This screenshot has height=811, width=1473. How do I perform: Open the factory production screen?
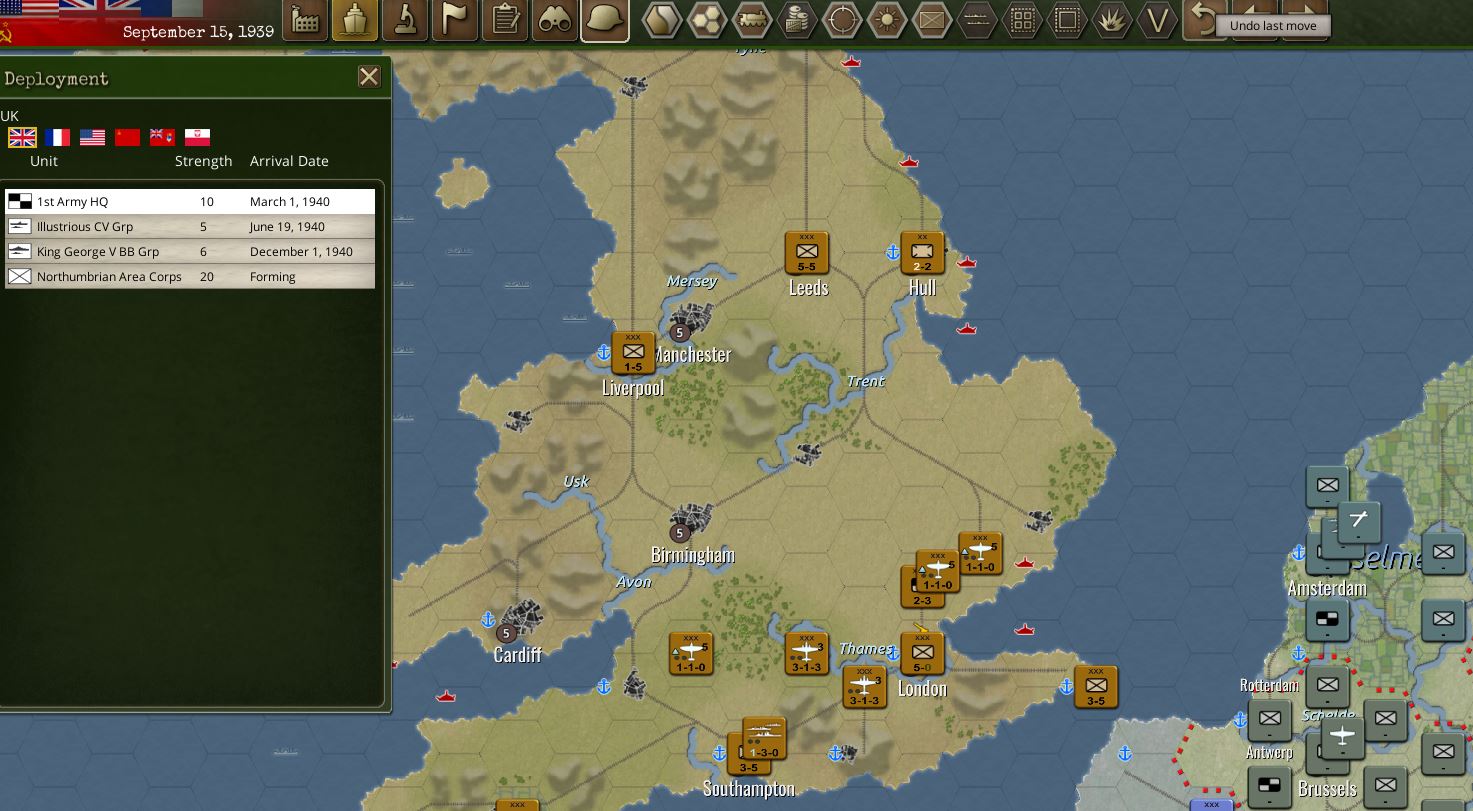(306, 20)
